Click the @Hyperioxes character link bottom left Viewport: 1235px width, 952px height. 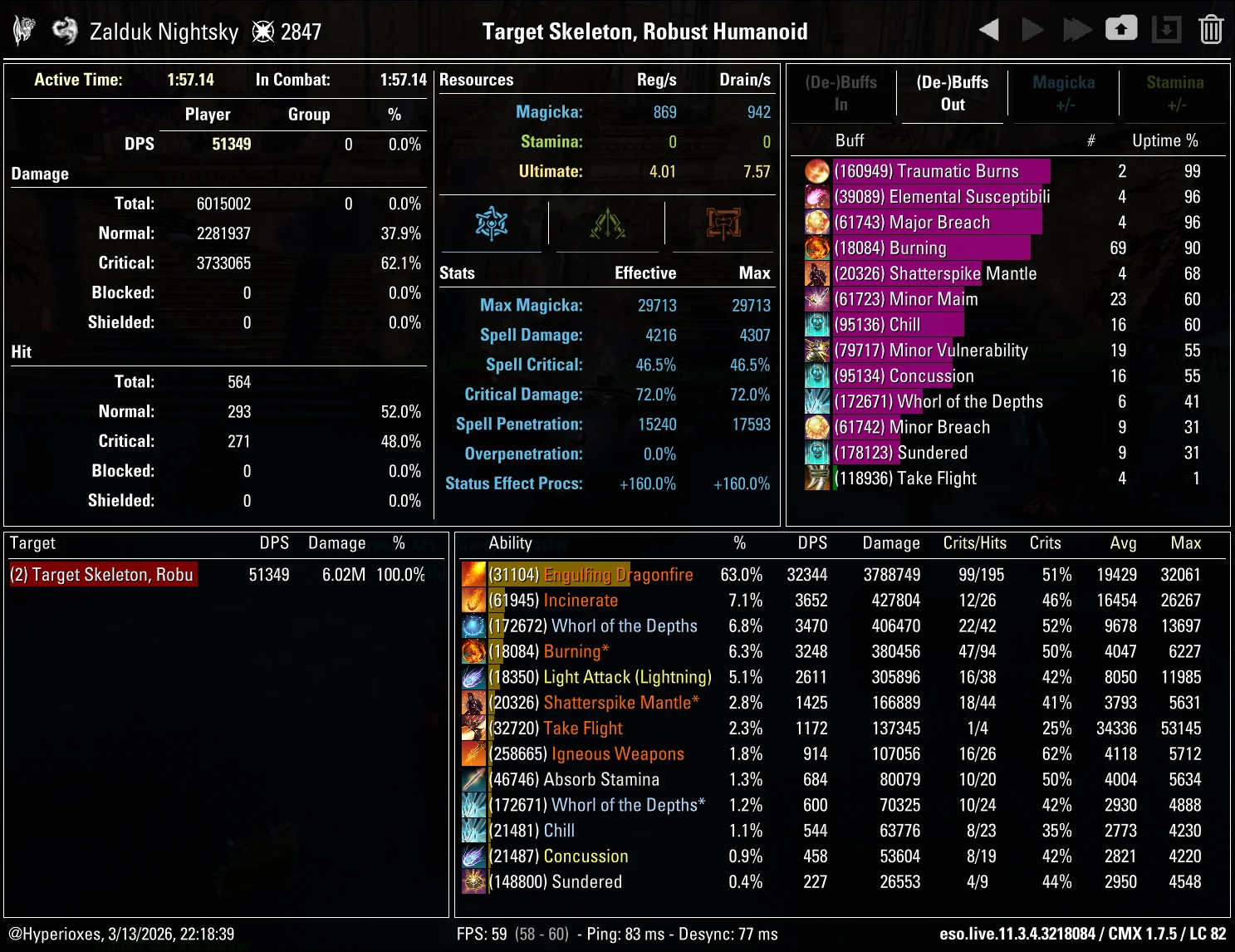coord(51,934)
